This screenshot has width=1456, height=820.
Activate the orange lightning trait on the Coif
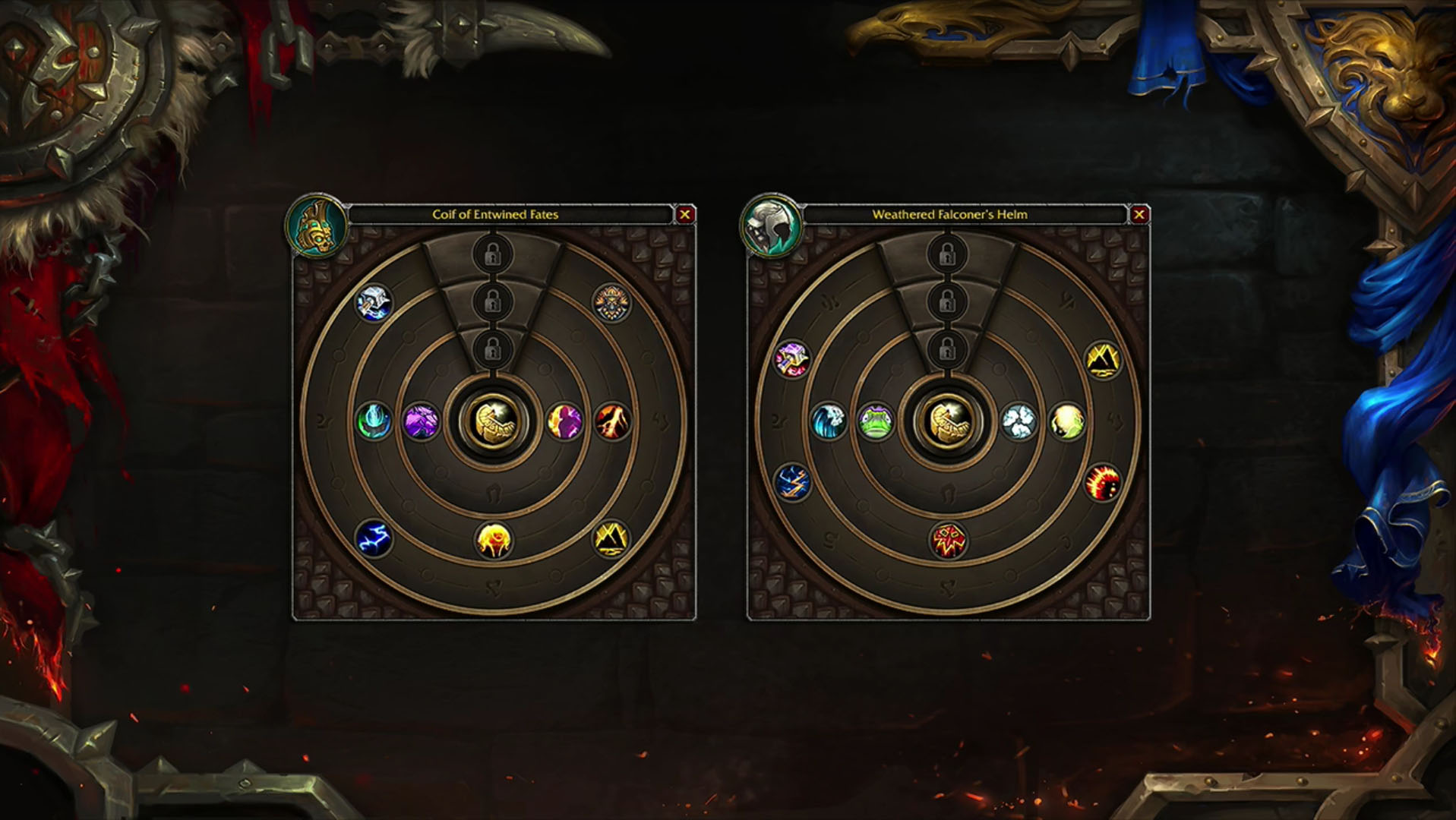click(612, 421)
